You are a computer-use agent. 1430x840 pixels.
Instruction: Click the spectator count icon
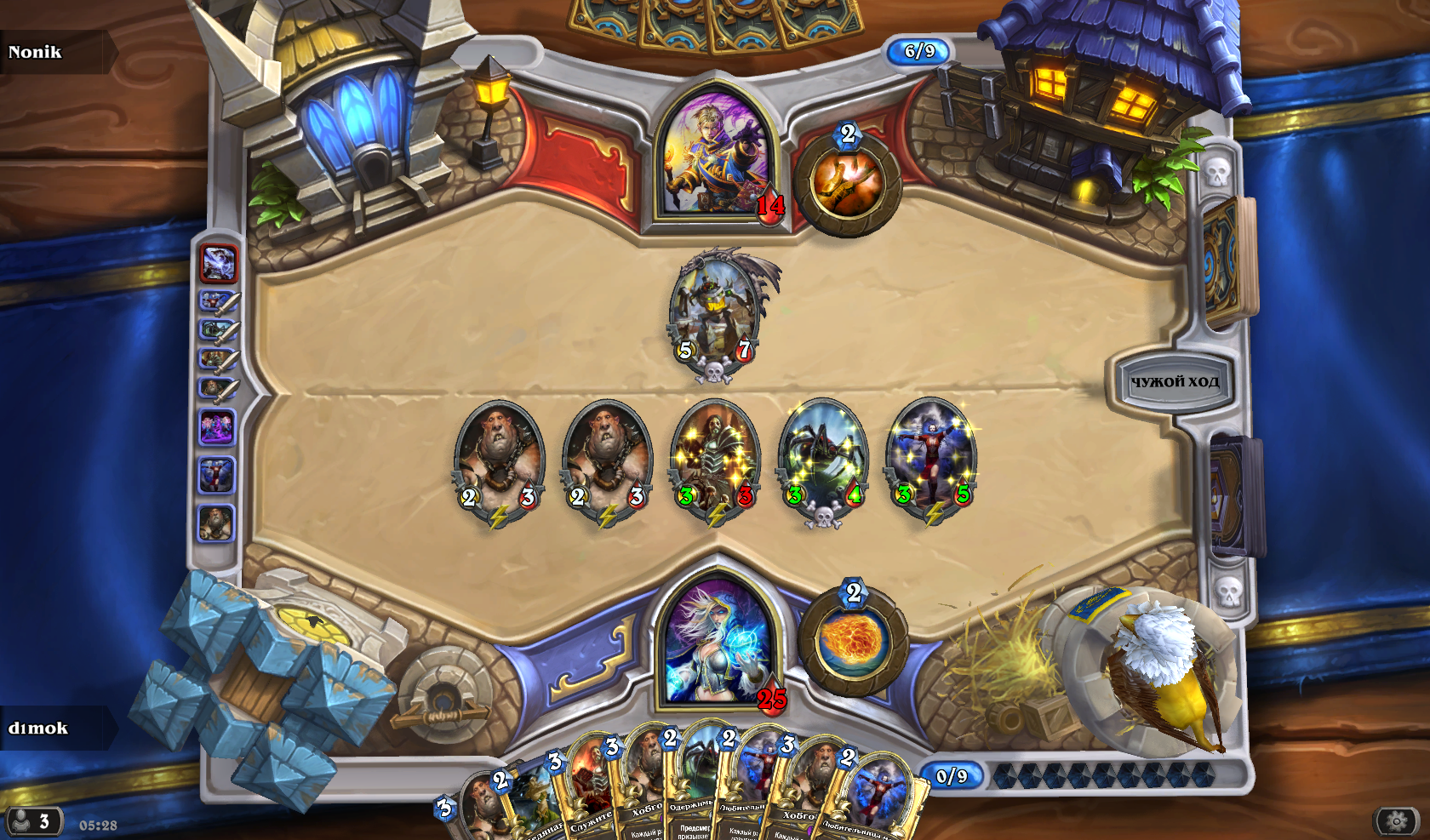(x=32, y=821)
